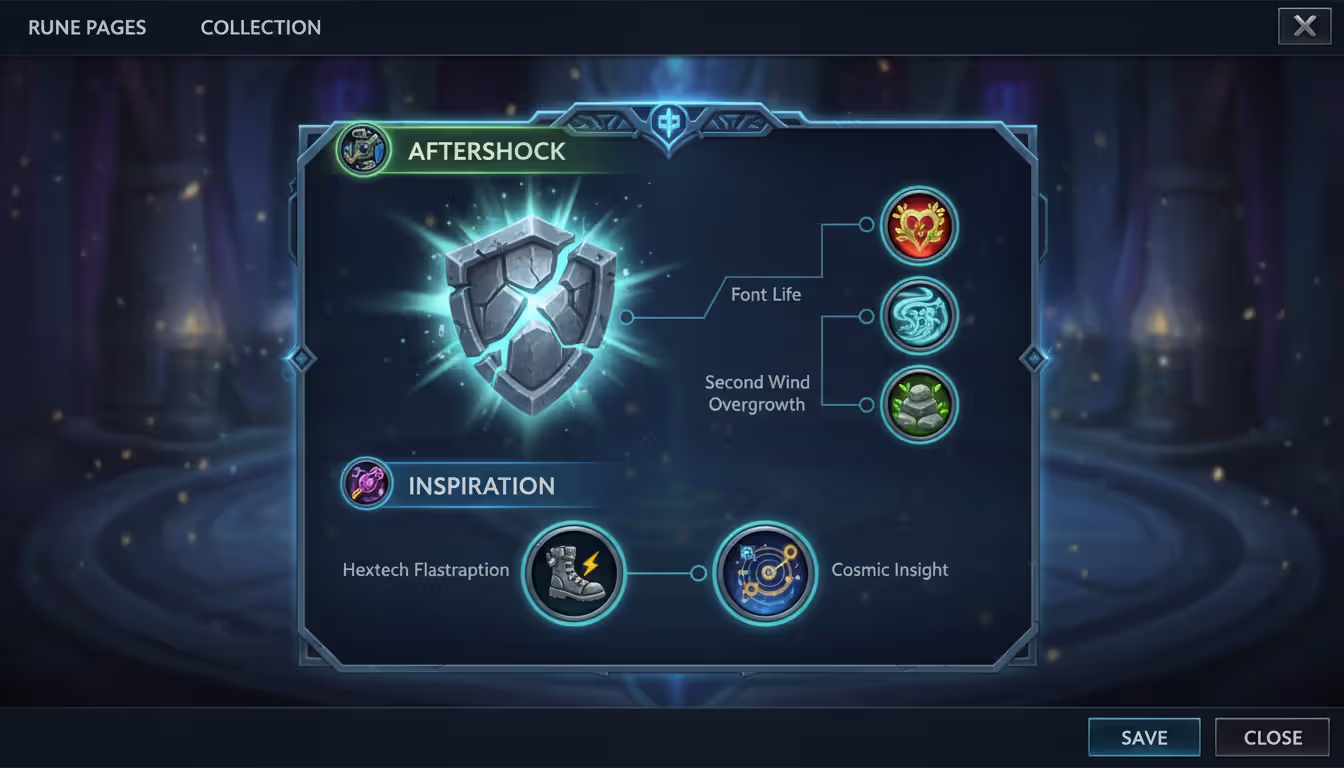
Task: Click the Cosmic Insight text label
Action: (889, 569)
